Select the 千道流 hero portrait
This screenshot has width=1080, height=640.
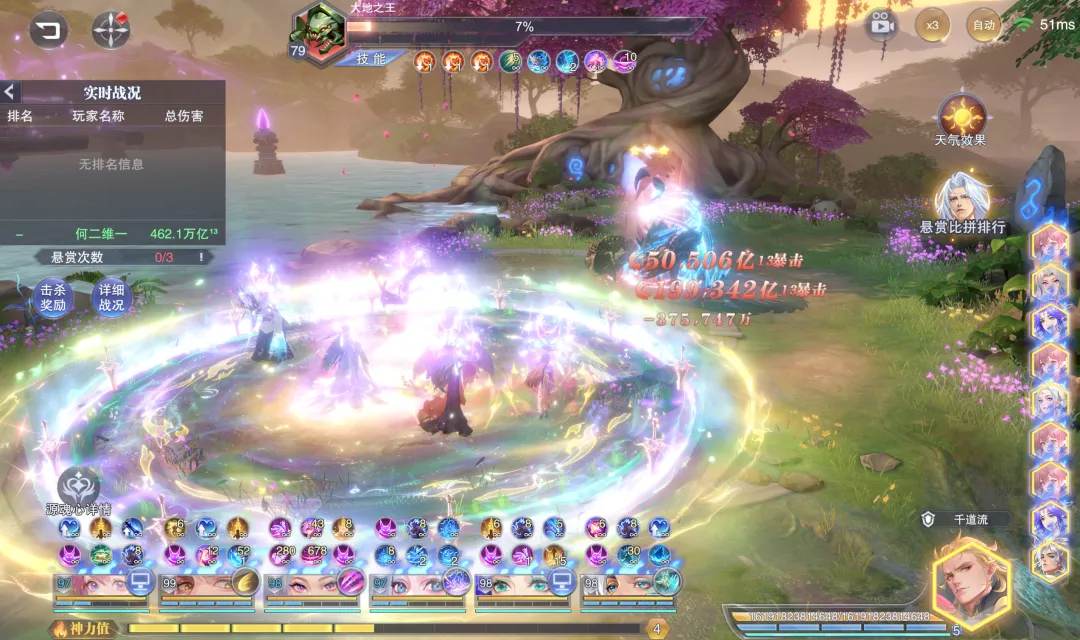[970, 578]
